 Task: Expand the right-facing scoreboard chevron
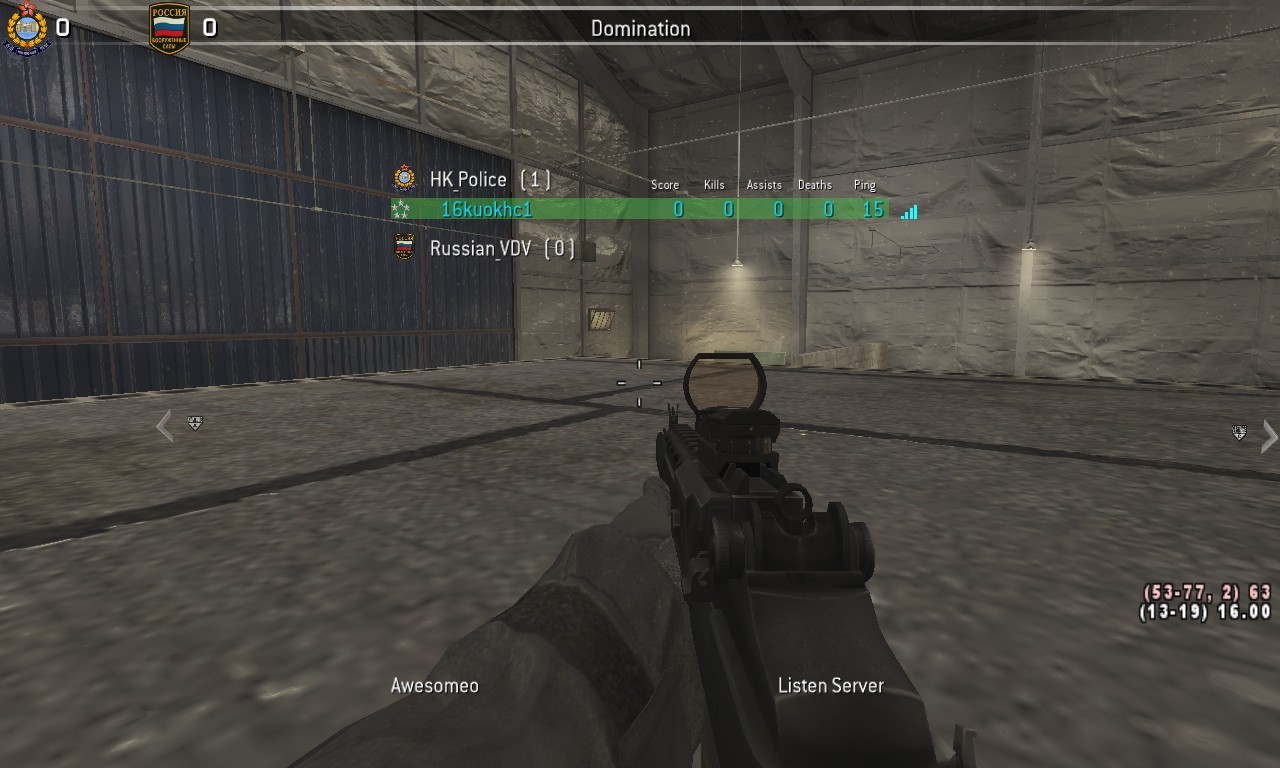1269,437
